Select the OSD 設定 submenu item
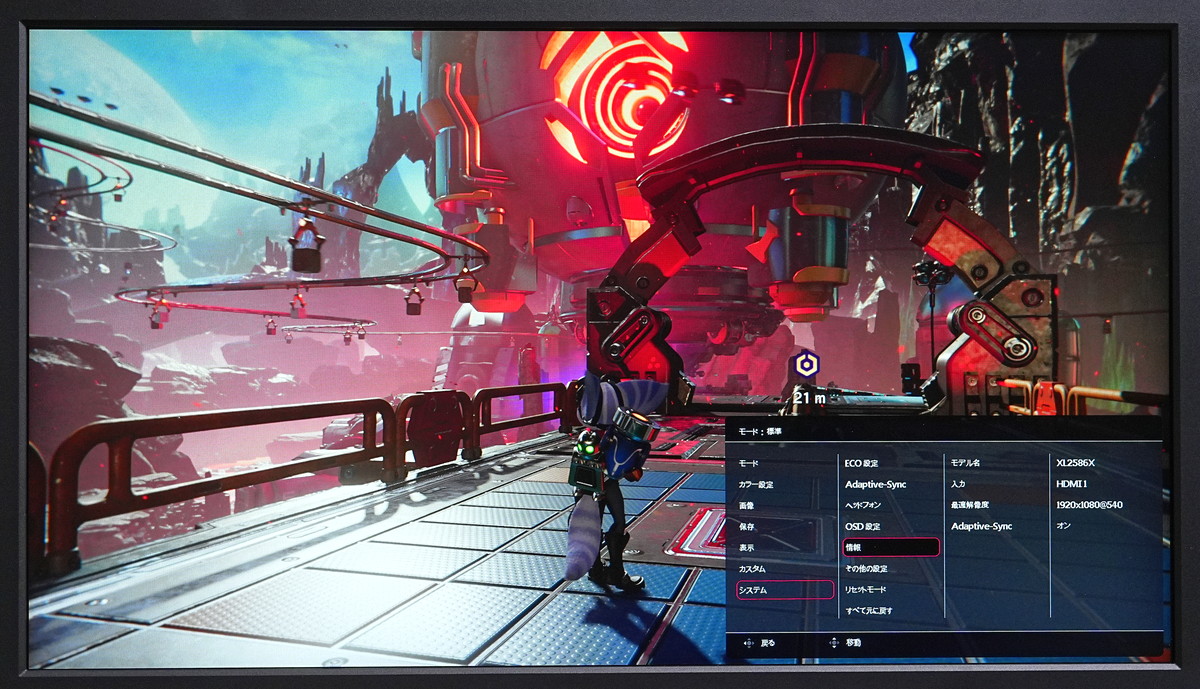Screen dimensions: 1200x689 coord(862,527)
